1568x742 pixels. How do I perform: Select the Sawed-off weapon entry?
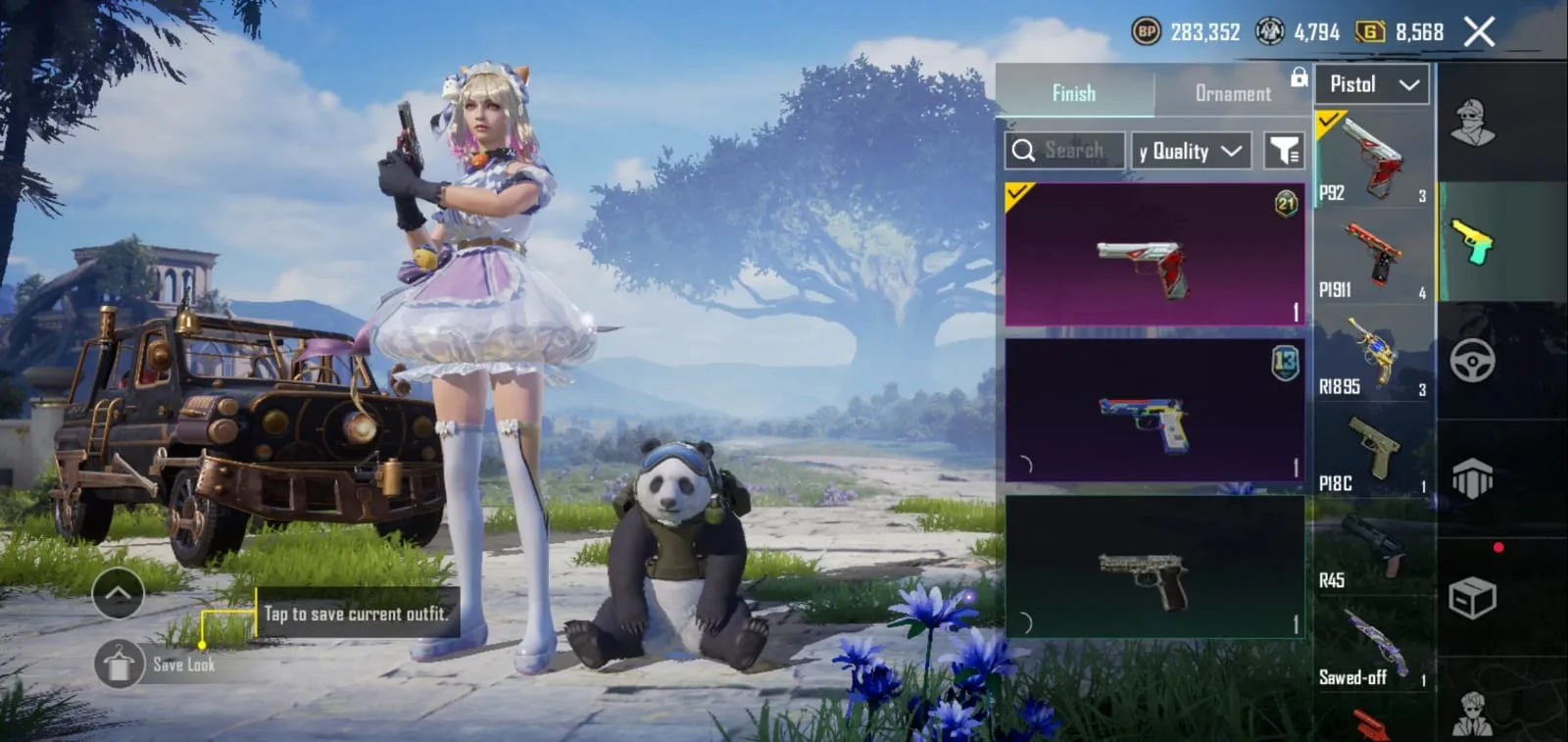click(1372, 642)
